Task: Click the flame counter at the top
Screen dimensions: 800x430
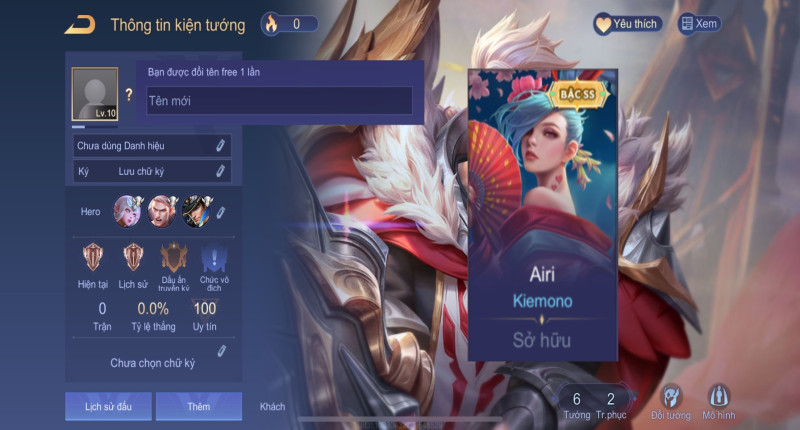Action: coord(289,23)
